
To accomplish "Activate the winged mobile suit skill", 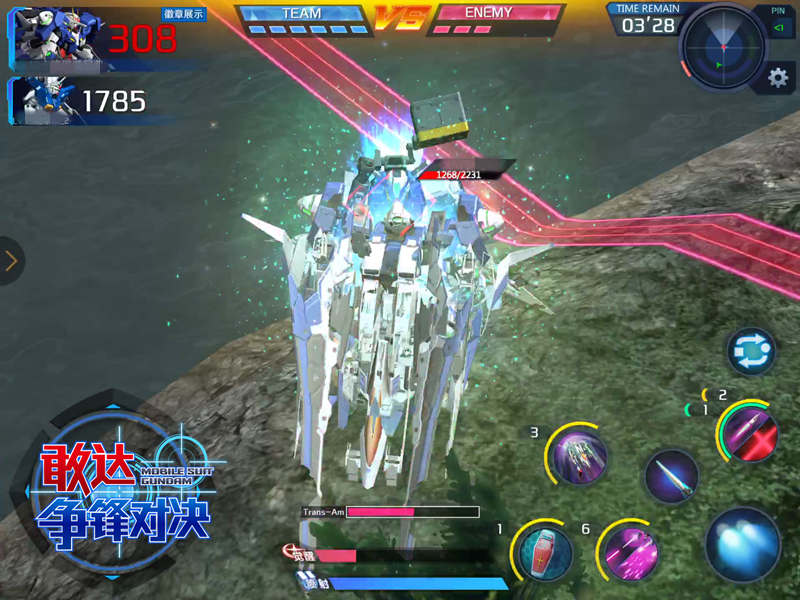I will (579, 458).
